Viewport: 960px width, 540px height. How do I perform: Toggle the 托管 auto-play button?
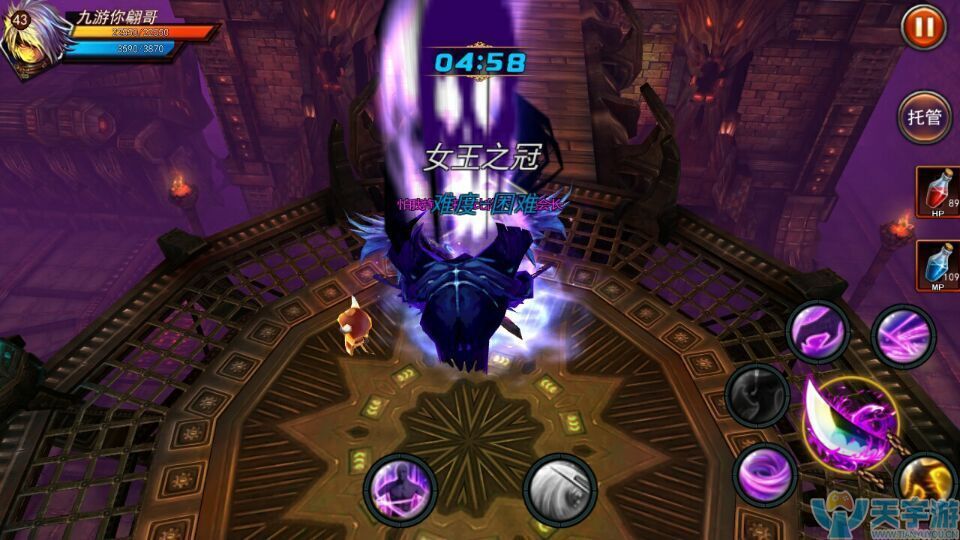click(923, 117)
